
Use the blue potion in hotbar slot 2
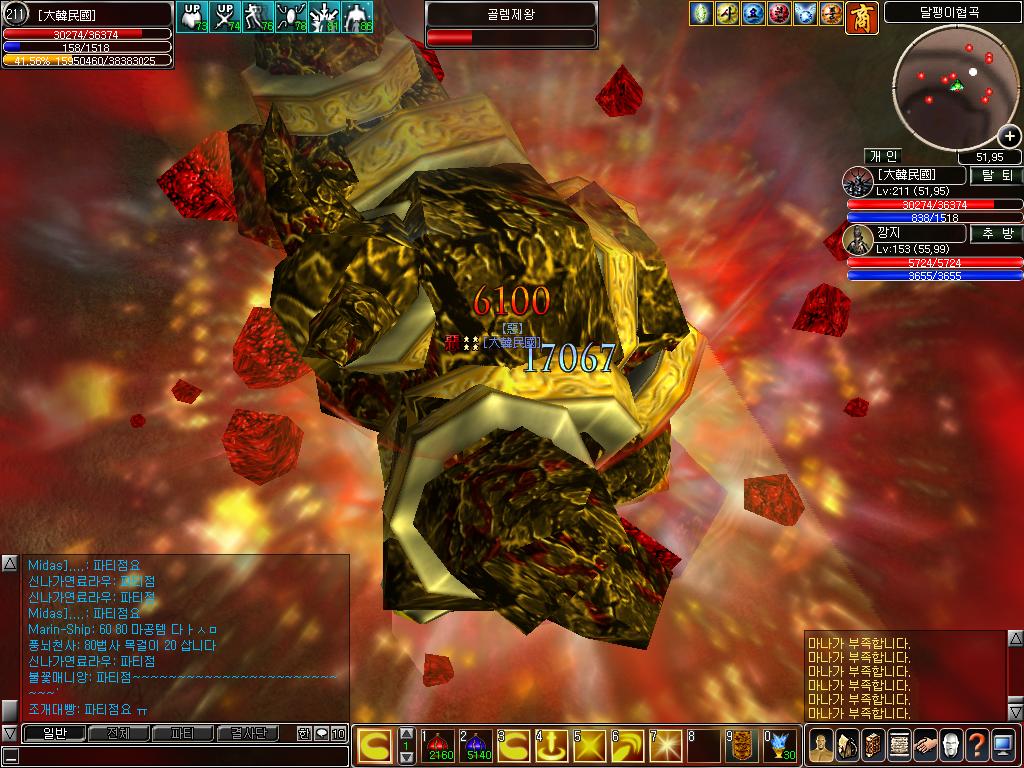point(473,745)
